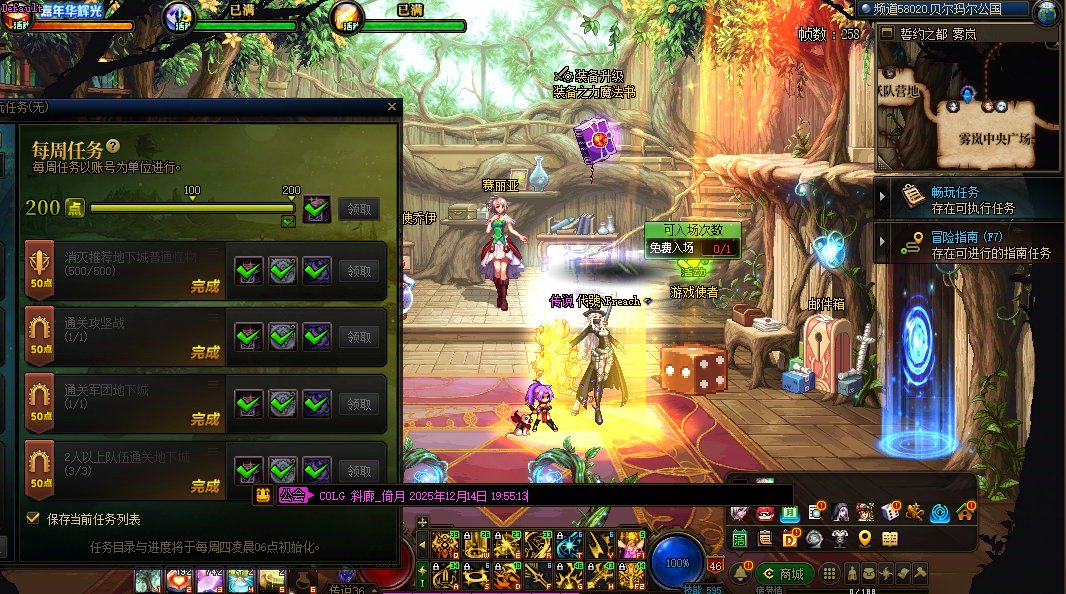Open the armor equipment icon in the menu
This screenshot has height=594, width=1066.
(x=840, y=539)
